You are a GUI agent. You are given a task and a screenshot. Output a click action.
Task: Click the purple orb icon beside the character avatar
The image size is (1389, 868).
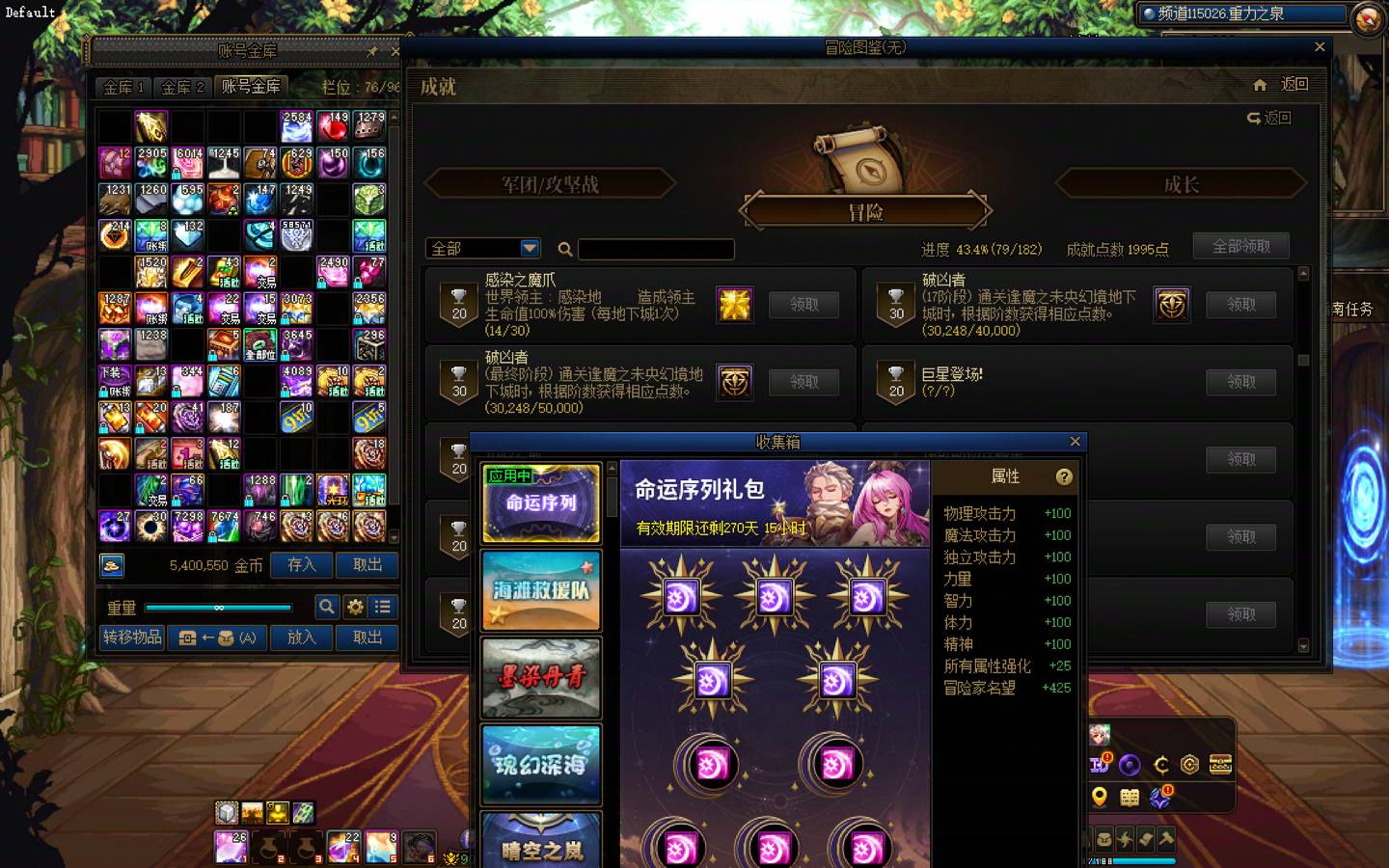pos(1130,765)
